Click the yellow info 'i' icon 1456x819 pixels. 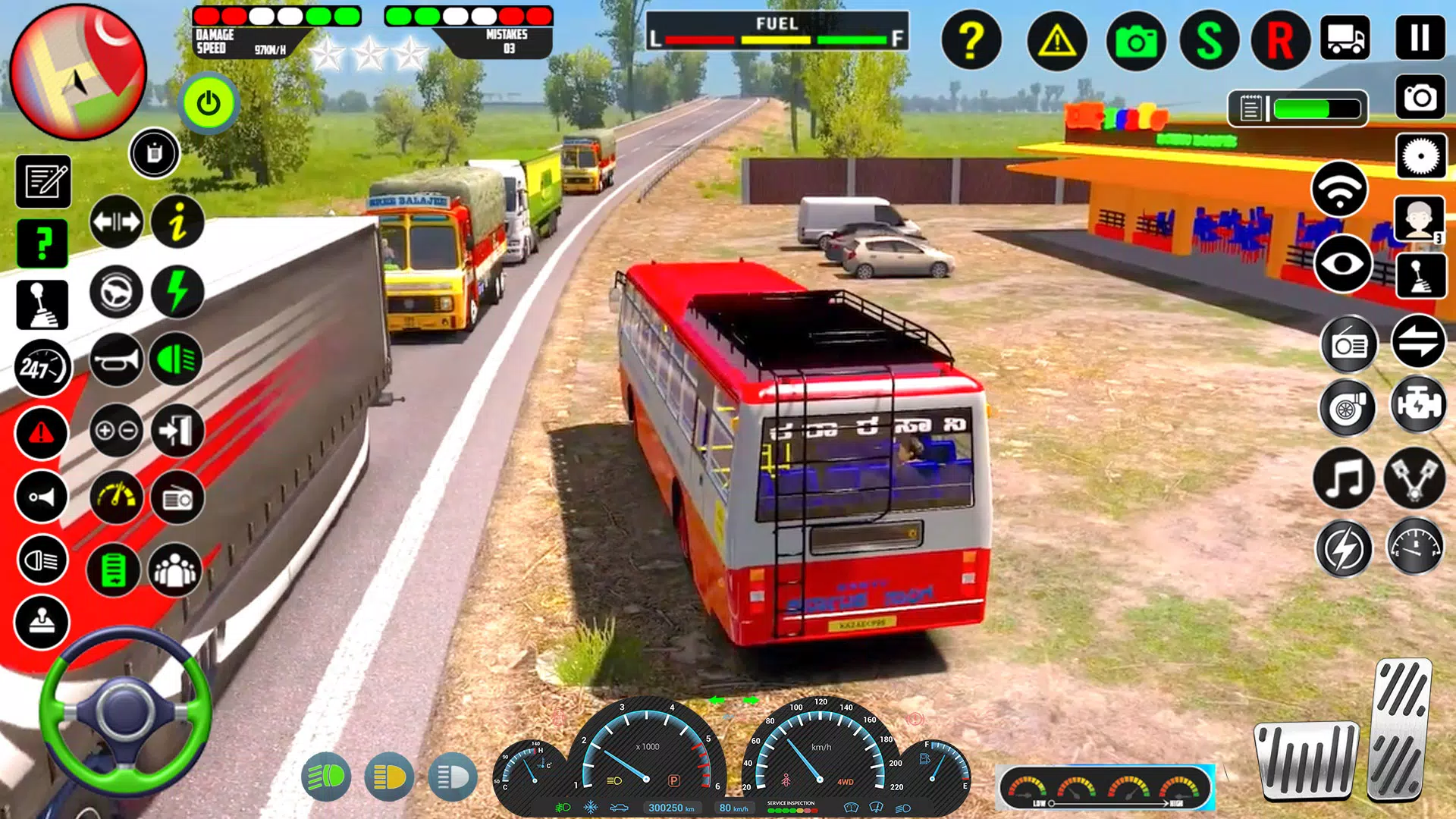(x=177, y=223)
